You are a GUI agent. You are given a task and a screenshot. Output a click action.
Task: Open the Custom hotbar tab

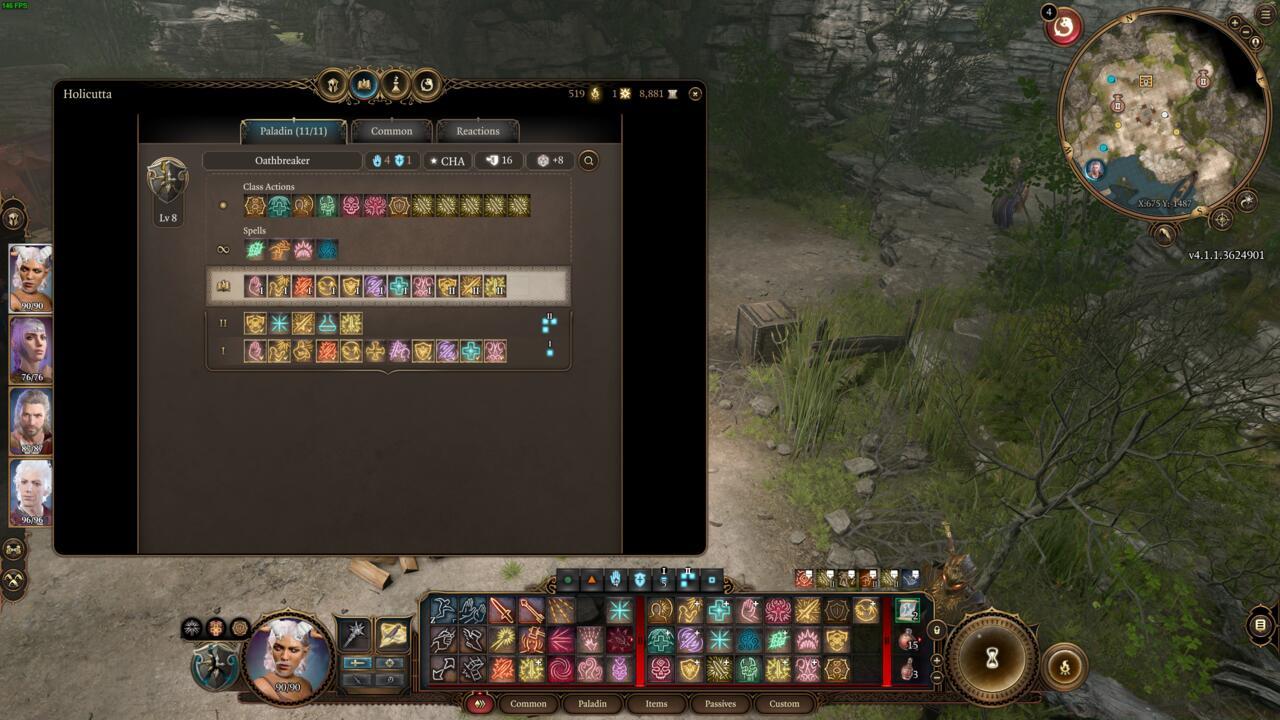tap(784, 704)
